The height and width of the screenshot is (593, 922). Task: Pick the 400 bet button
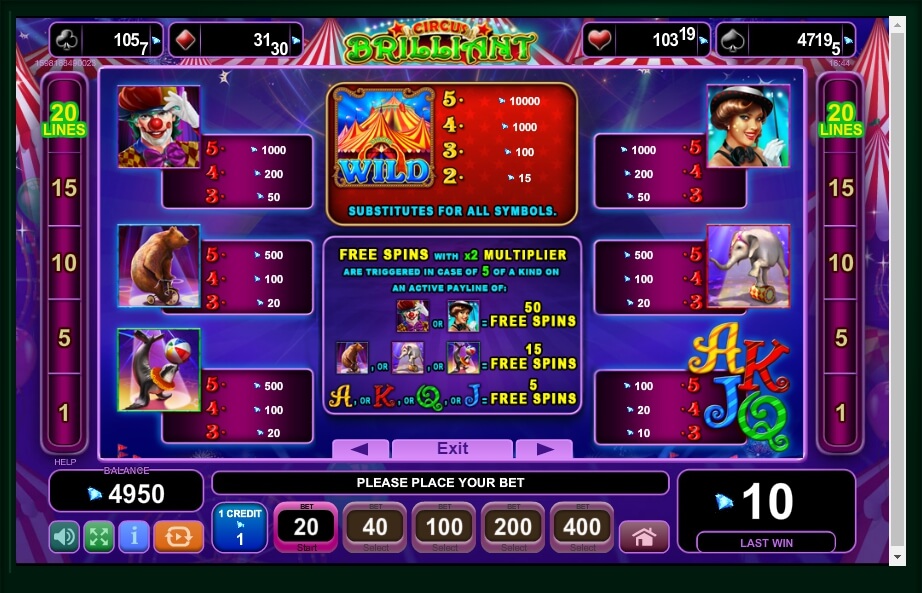582,527
